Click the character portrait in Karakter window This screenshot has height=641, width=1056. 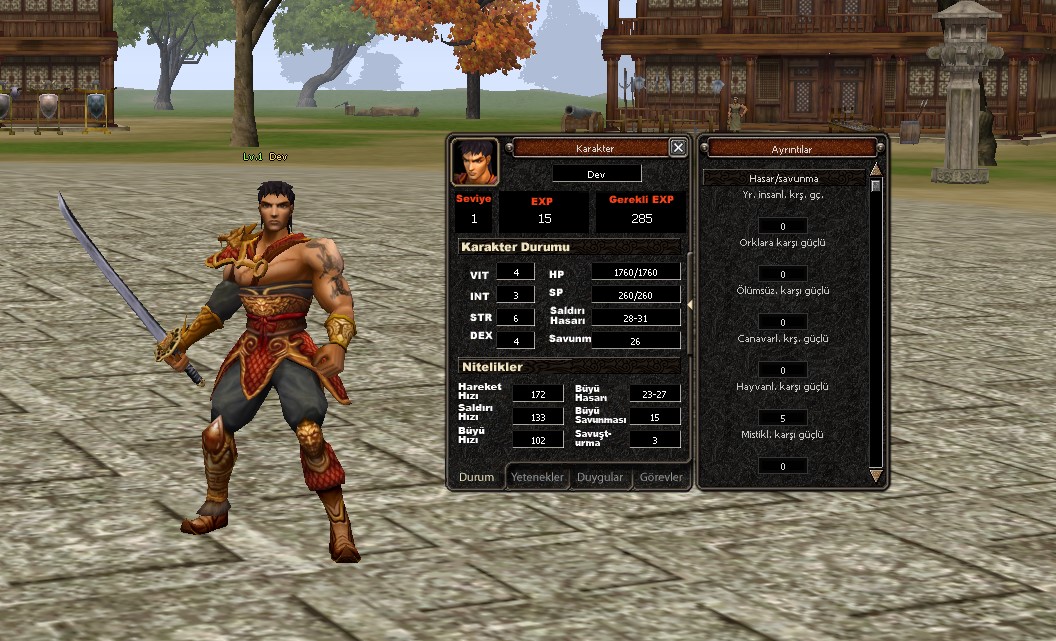475,161
